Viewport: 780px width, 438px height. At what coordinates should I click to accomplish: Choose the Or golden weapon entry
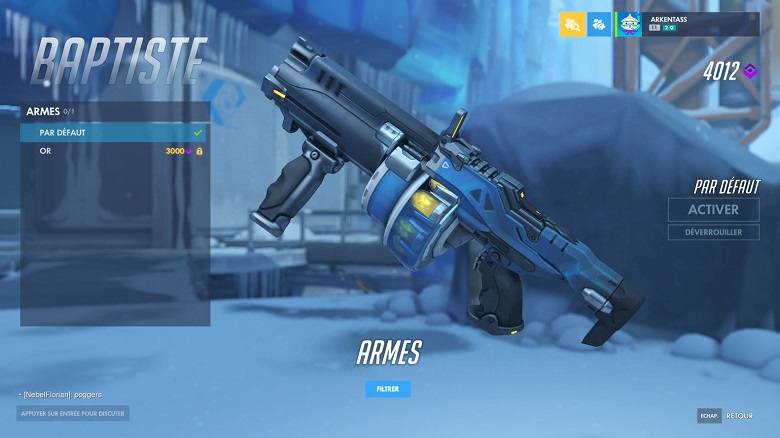click(x=114, y=151)
